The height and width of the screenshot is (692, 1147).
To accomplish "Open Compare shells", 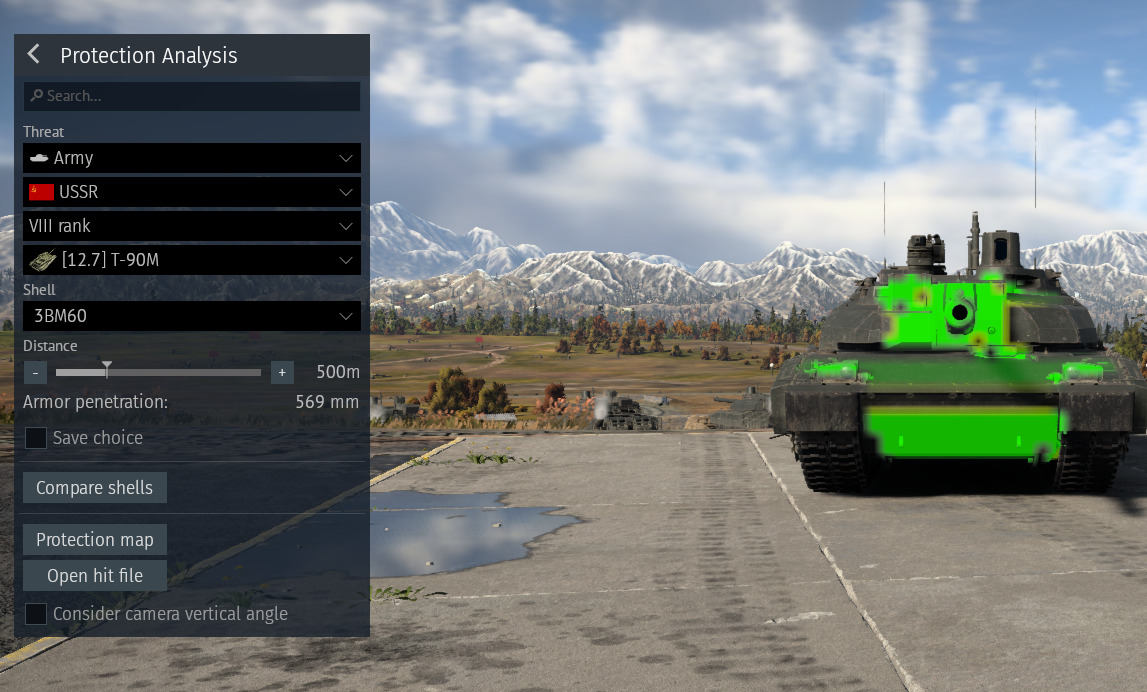I will (x=95, y=488).
